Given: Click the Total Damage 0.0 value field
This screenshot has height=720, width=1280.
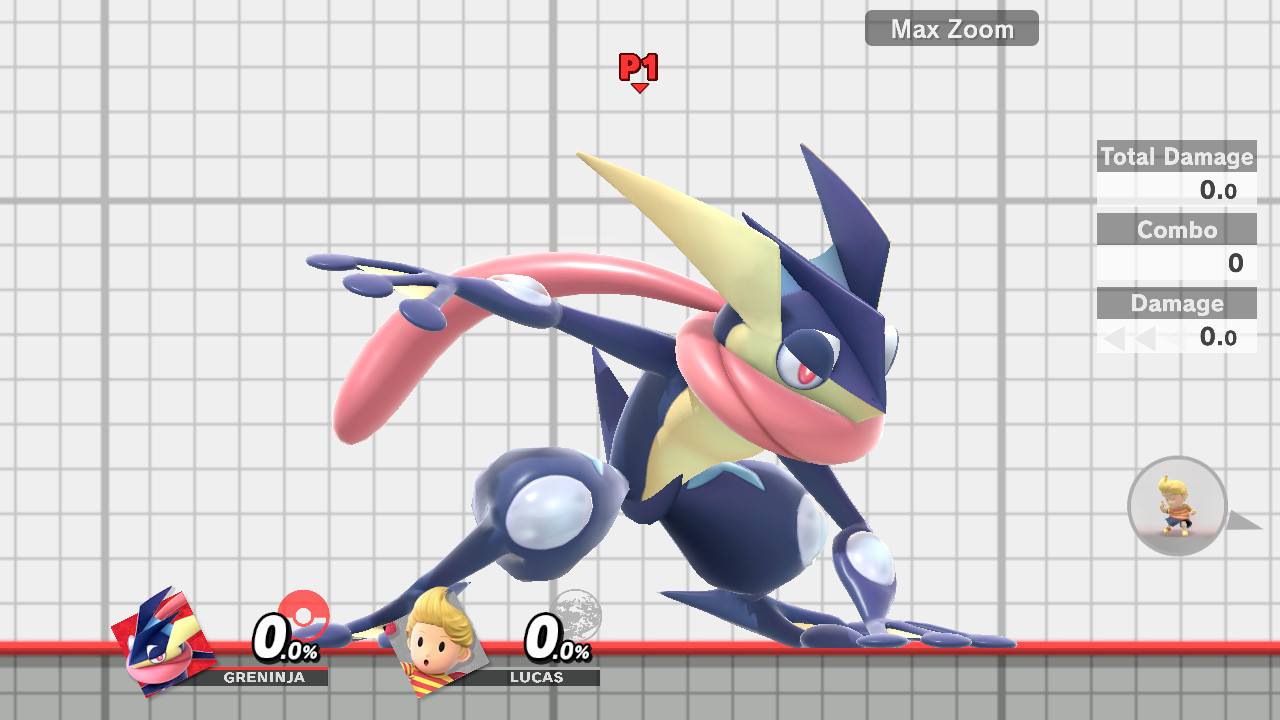Looking at the screenshot, I should tap(1217, 191).
